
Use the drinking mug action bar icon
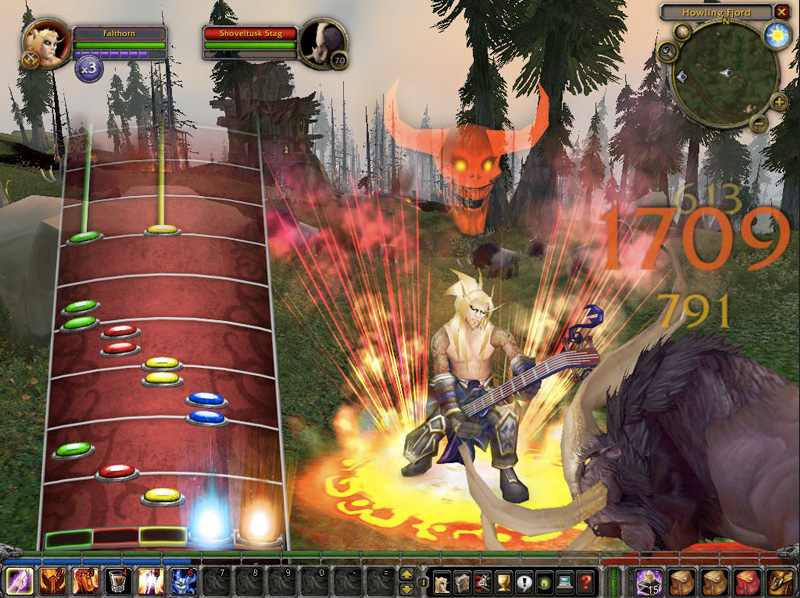118,581
